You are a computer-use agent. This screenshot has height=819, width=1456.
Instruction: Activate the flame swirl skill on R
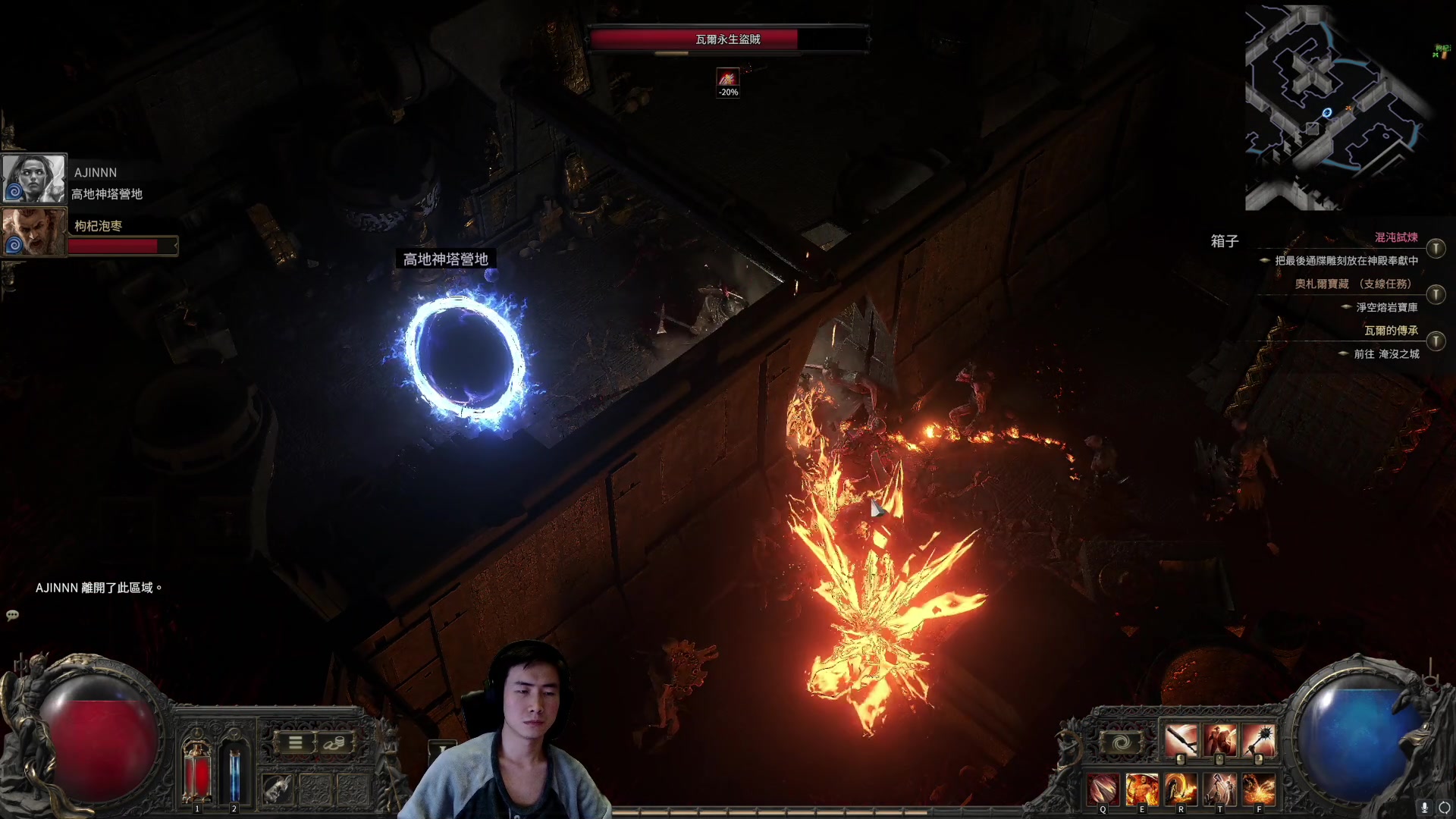[1181, 790]
